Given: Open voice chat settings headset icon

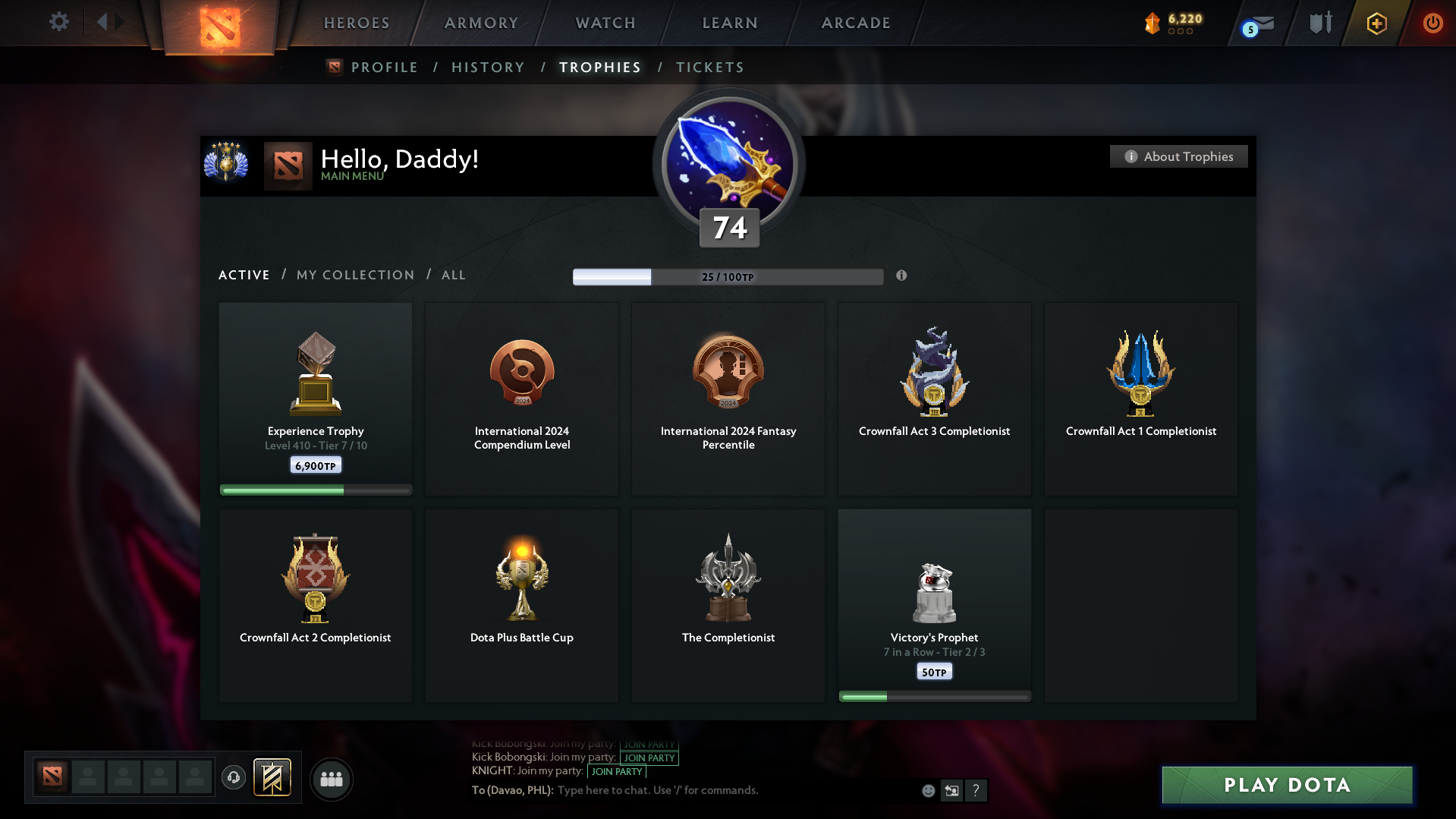Looking at the screenshot, I should coord(234,778).
